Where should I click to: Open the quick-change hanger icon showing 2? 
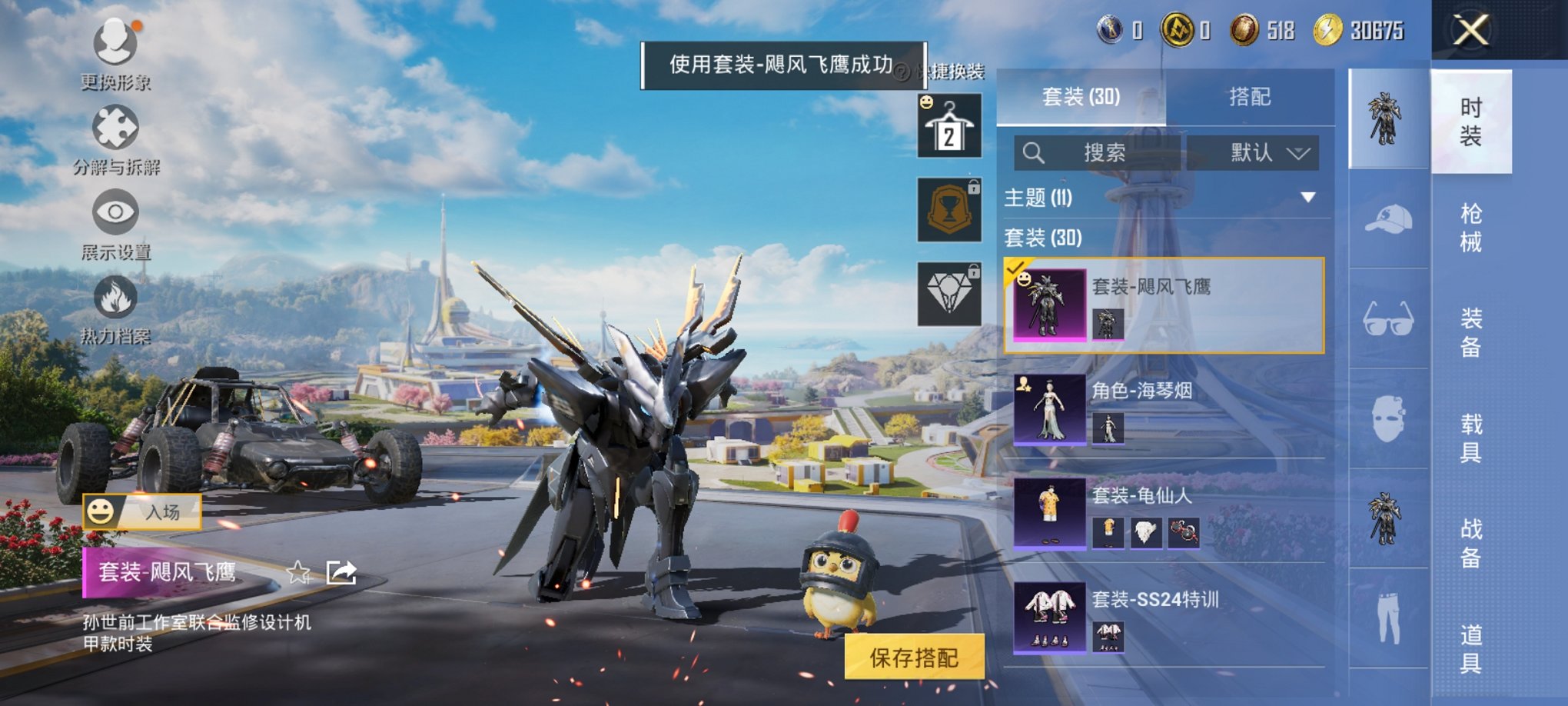pyautogui.click(x=948, y=125)
